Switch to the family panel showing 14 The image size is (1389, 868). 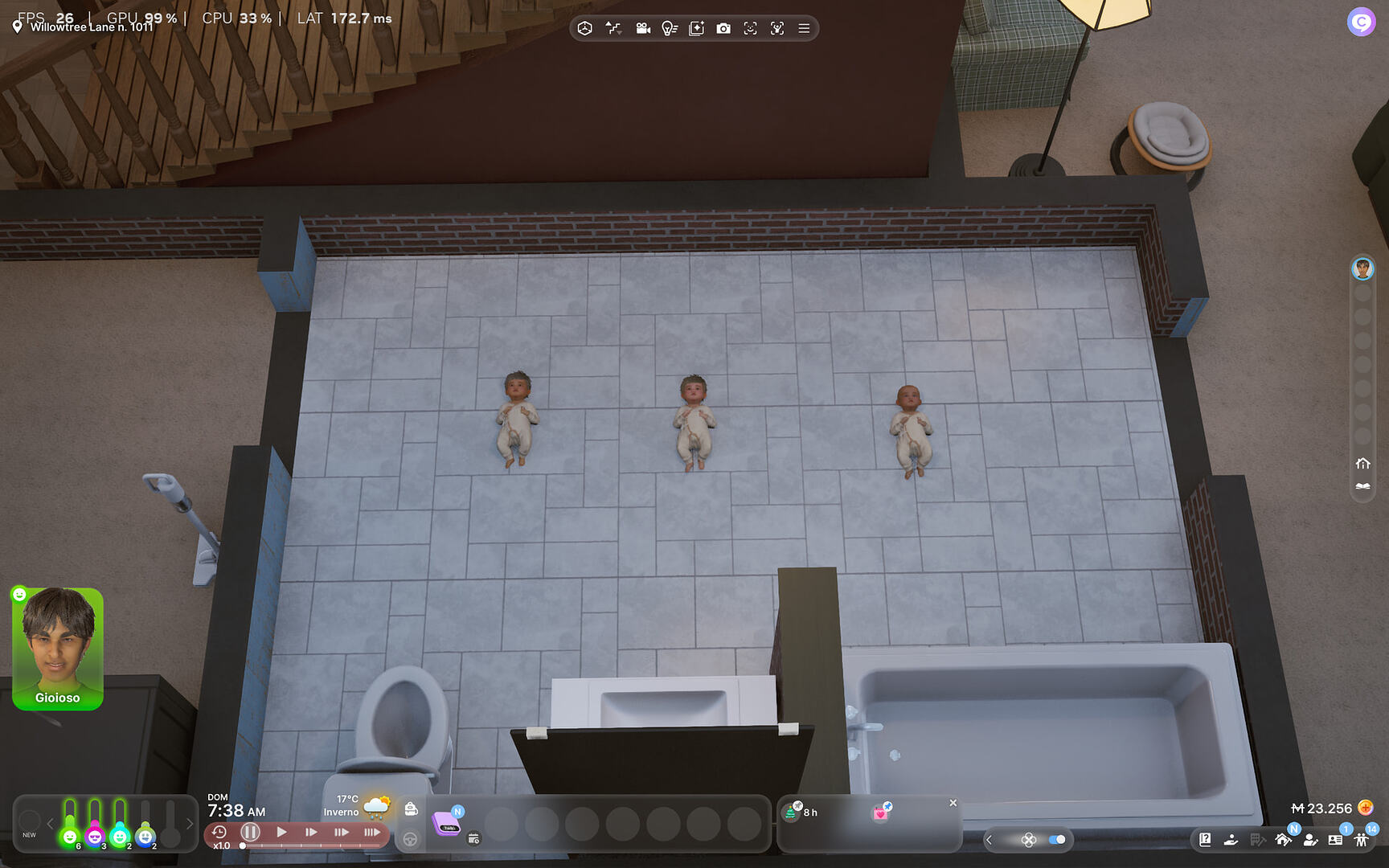(x=1362, y=841)
